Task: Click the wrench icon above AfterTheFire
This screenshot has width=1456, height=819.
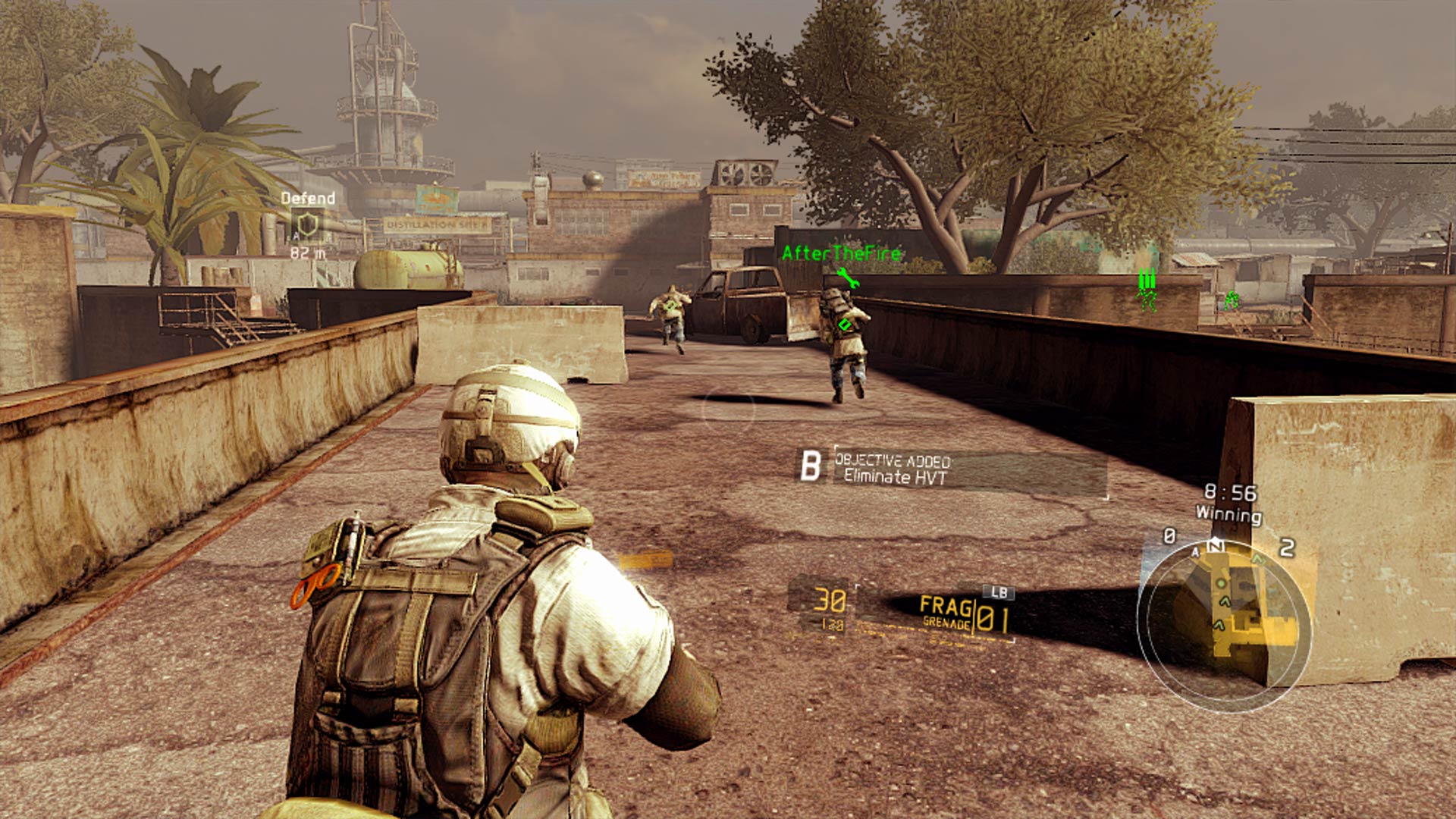Action: (x=849, y=278)
